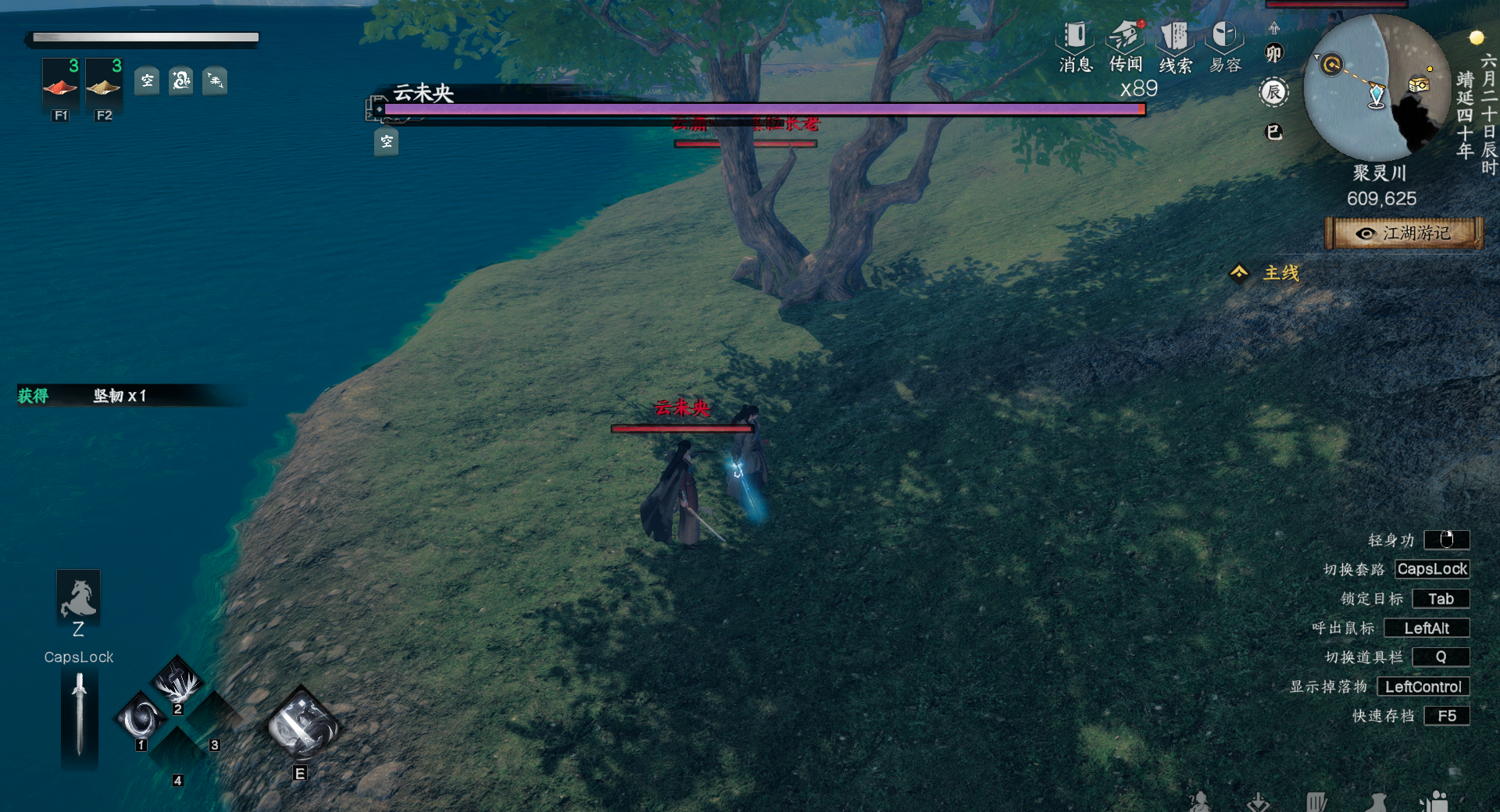Screen dimensions: 1500x812
Task: Use the red powder item slot
Action: [60, 84]
